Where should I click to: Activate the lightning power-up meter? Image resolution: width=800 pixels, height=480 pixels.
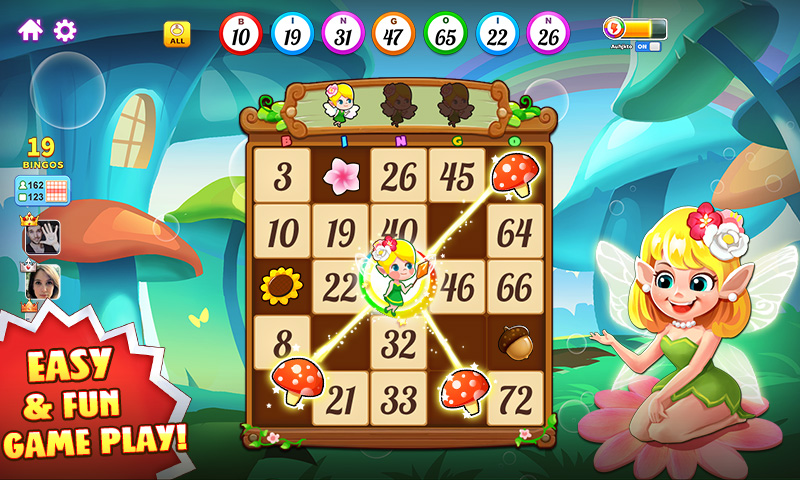click(636, 28)
